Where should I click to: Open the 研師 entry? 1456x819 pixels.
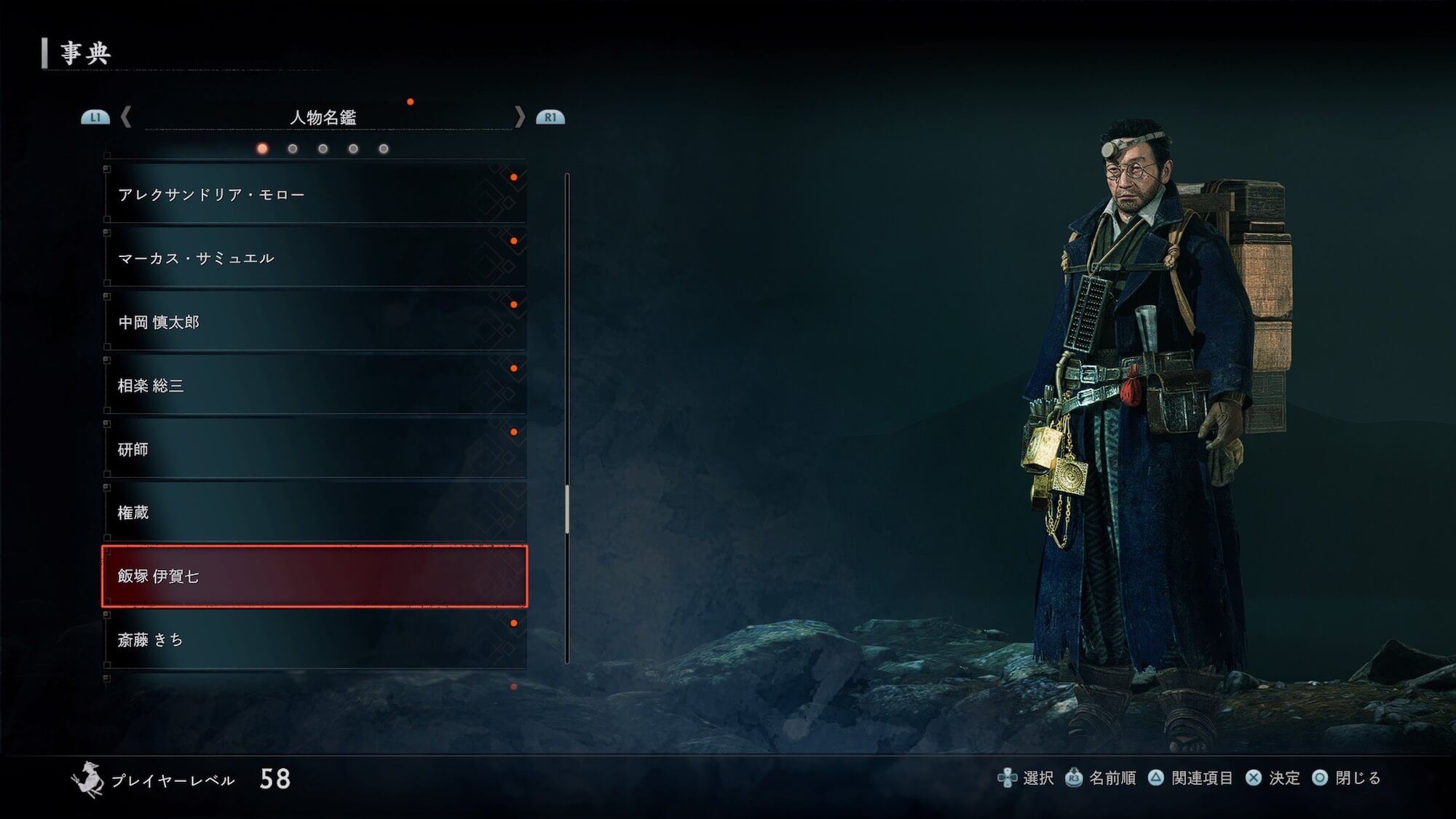click(x=314, y=449)
